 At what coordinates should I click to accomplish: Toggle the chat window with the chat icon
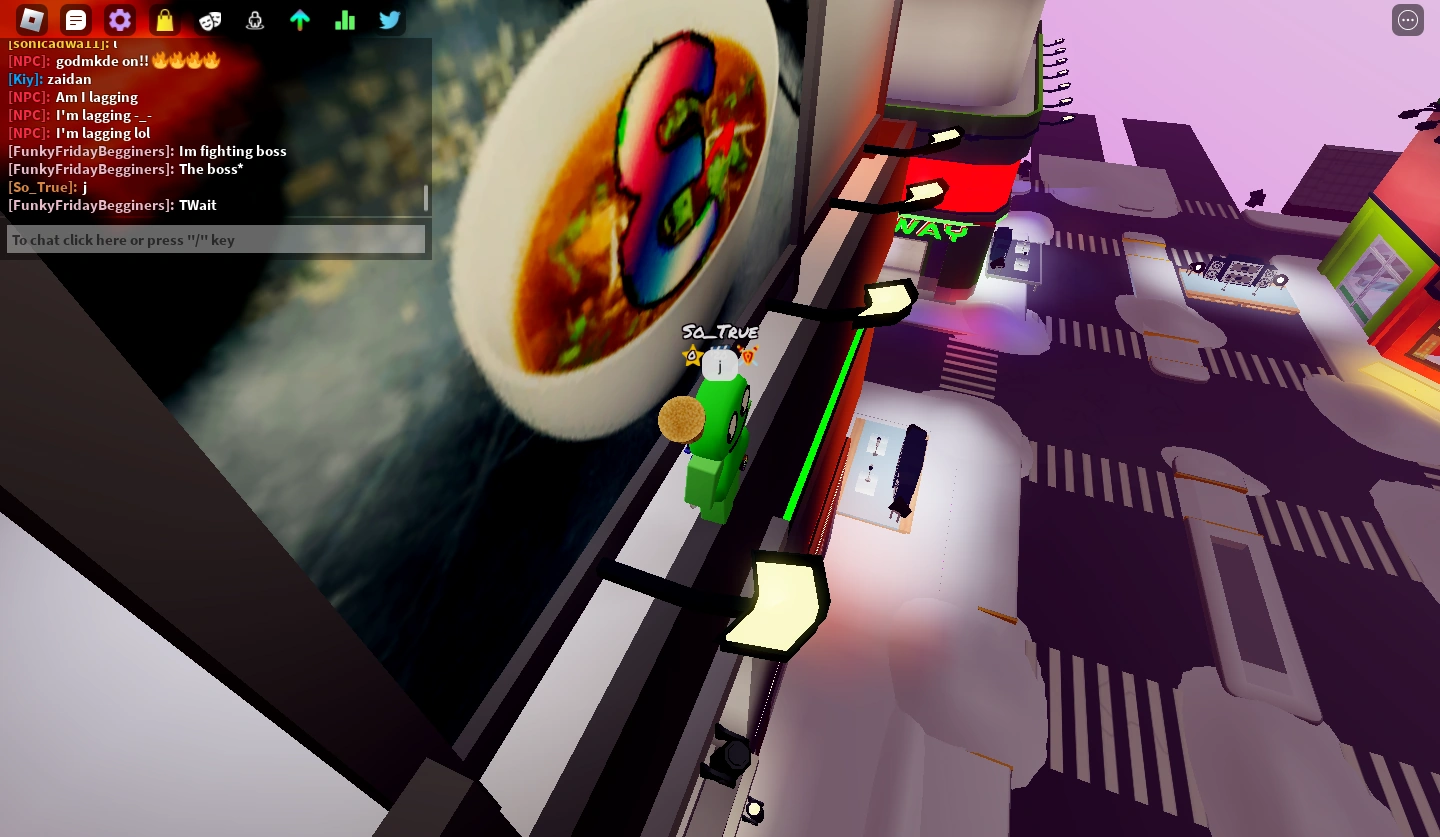[75, 20]
